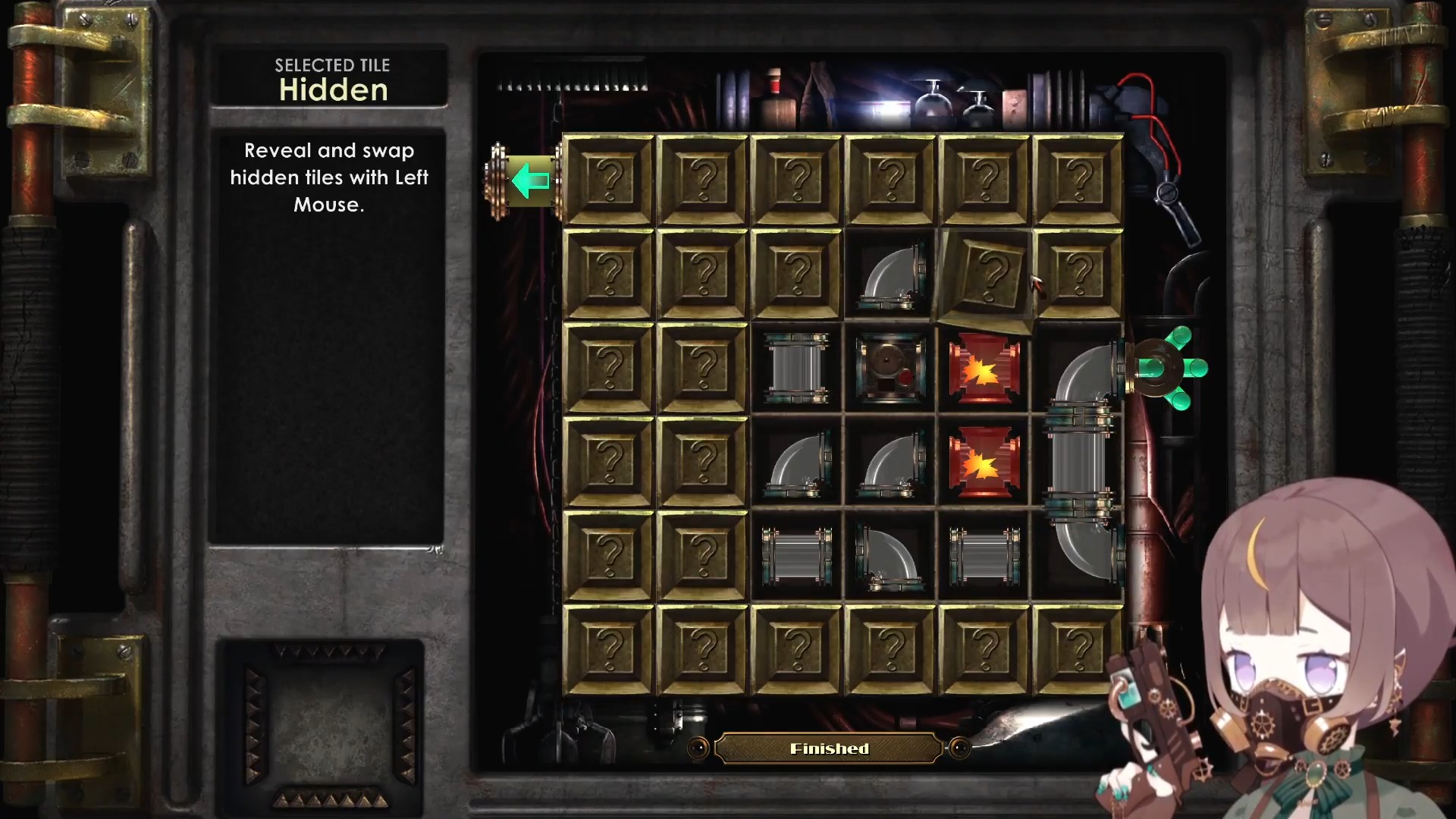1456x819 pixels.
Task: Reveal the bottom-left corner hidden tile
Action: tap(609, 649)
